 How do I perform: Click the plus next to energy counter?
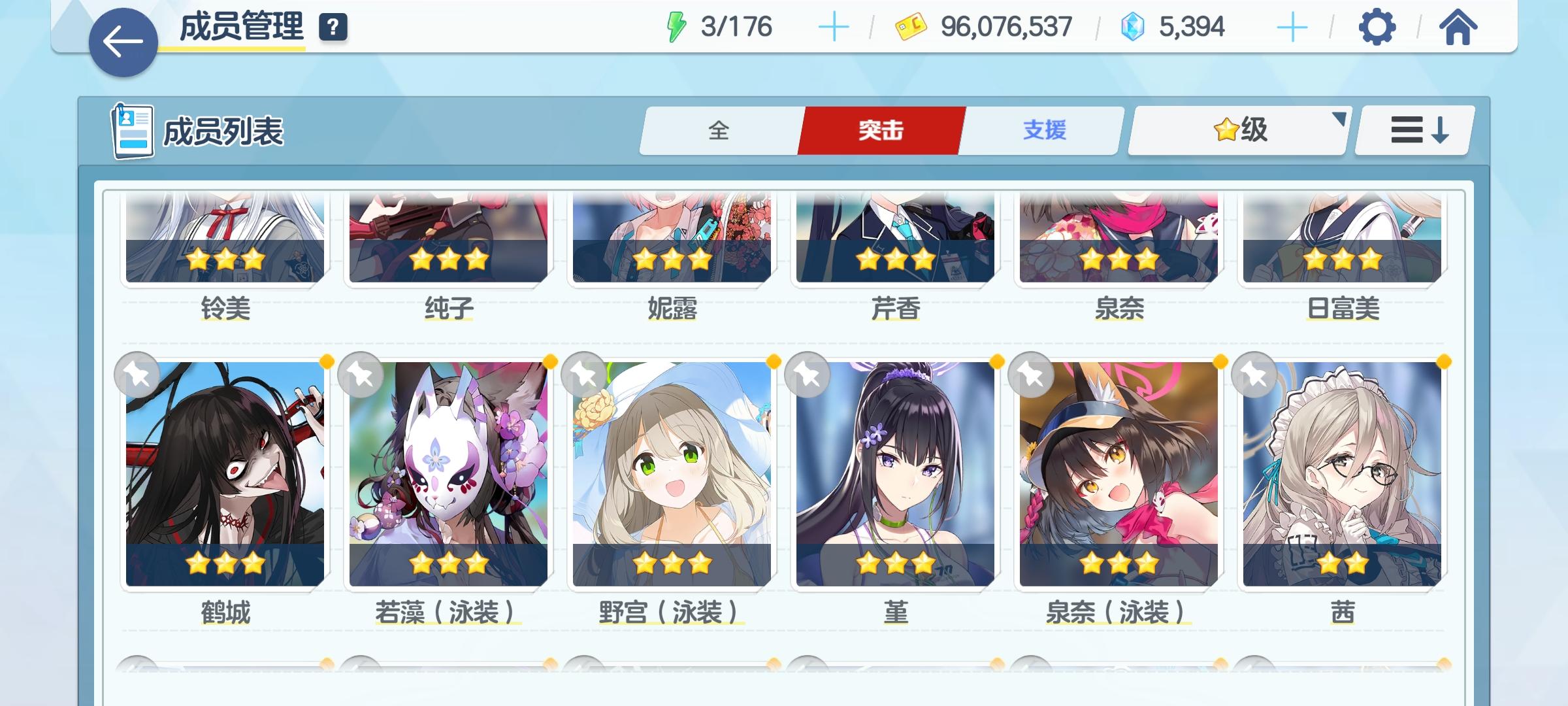click(834, 26)
